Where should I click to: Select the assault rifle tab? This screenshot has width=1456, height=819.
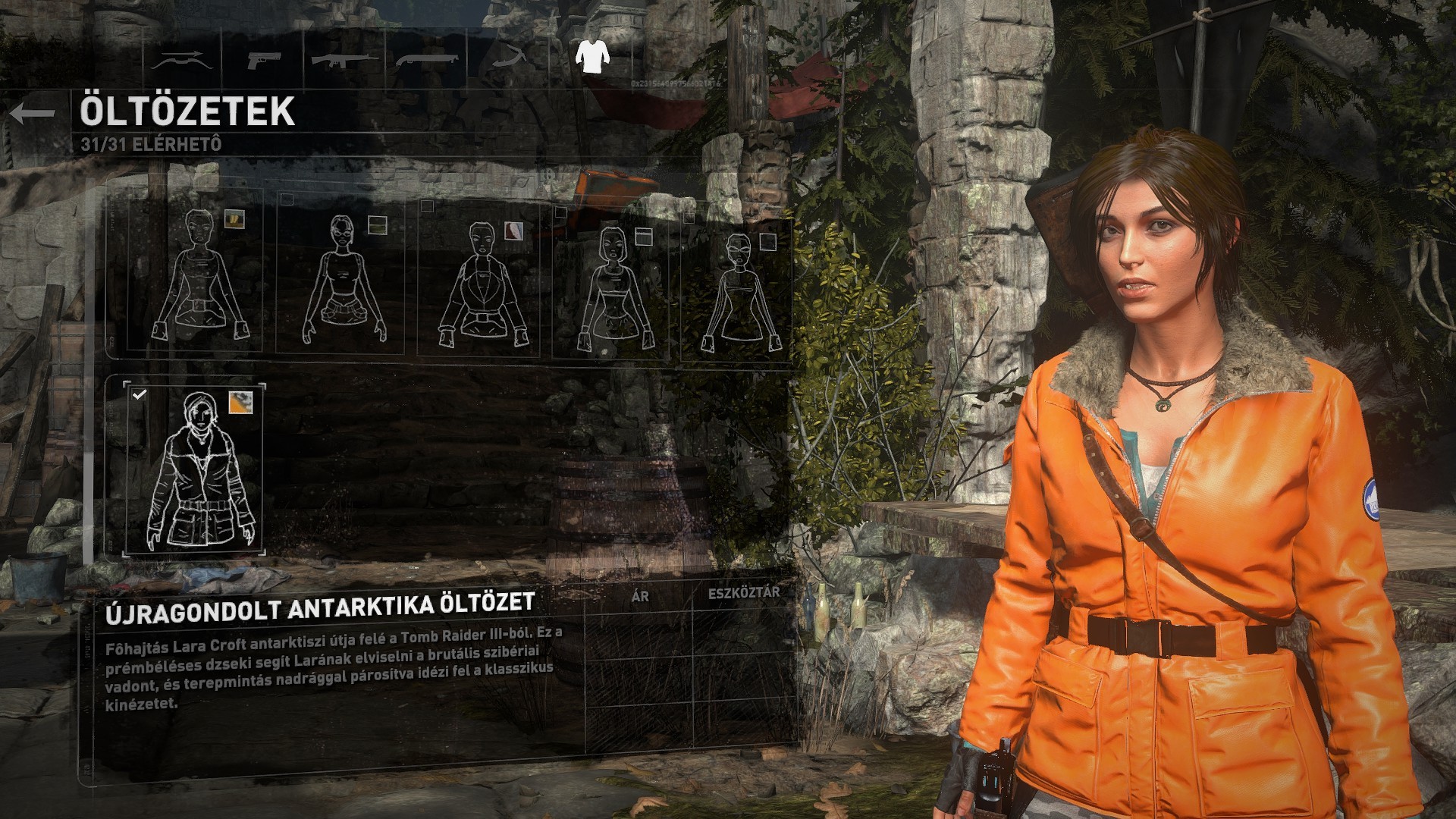tap(344, 60)
